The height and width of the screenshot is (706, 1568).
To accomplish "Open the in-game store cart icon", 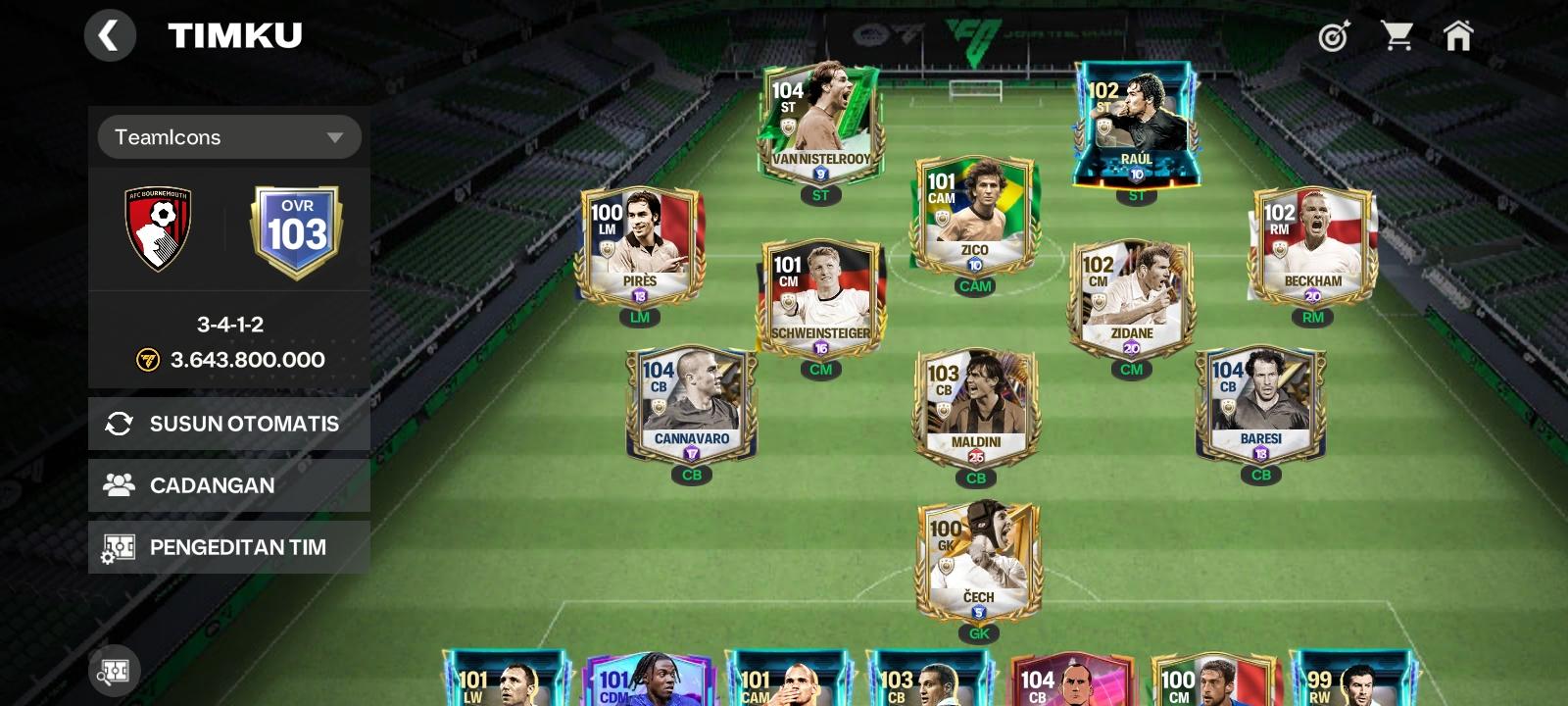I will tap(1396, 35).
